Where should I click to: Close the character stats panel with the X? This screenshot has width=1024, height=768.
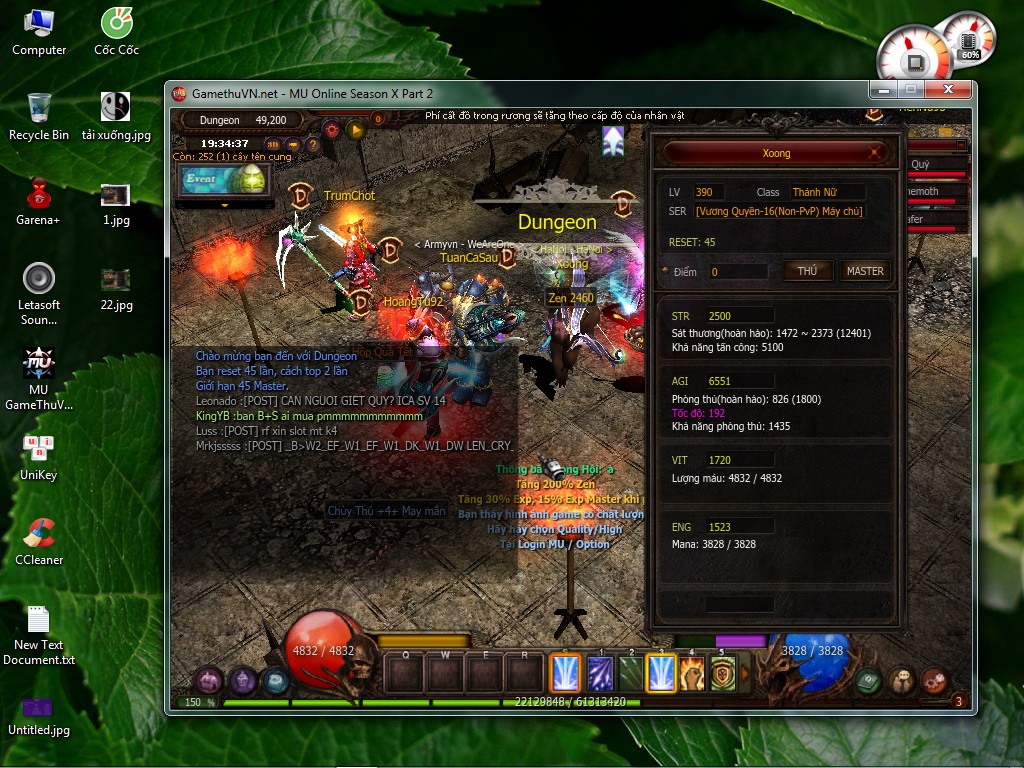click(x=875, y=153)
